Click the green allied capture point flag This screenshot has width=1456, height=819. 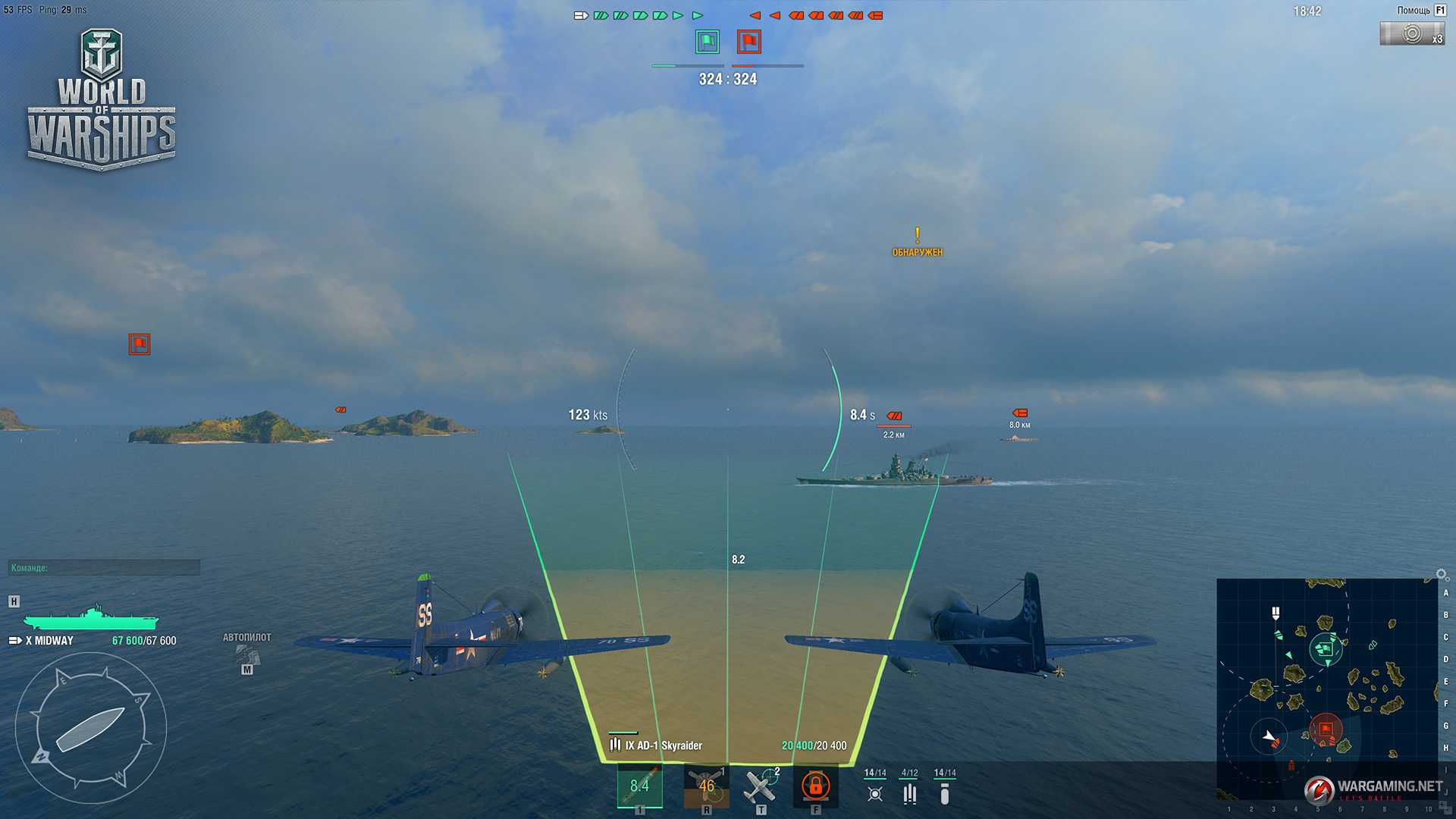pos(707,42)
